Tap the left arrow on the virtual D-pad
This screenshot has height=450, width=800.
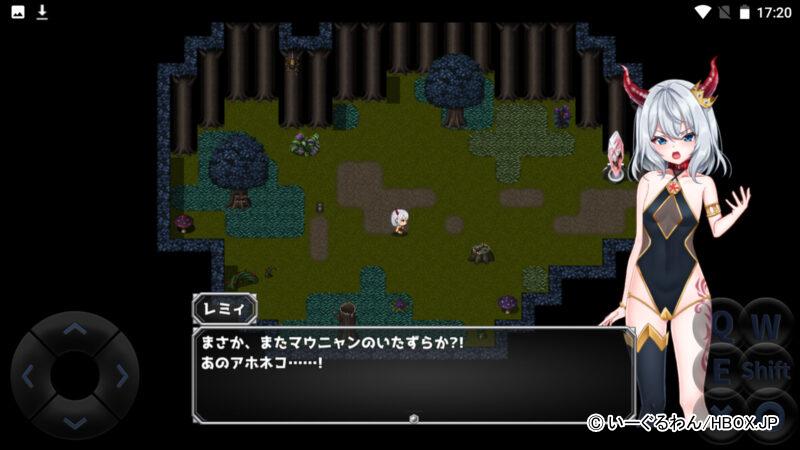coord(28,376)
